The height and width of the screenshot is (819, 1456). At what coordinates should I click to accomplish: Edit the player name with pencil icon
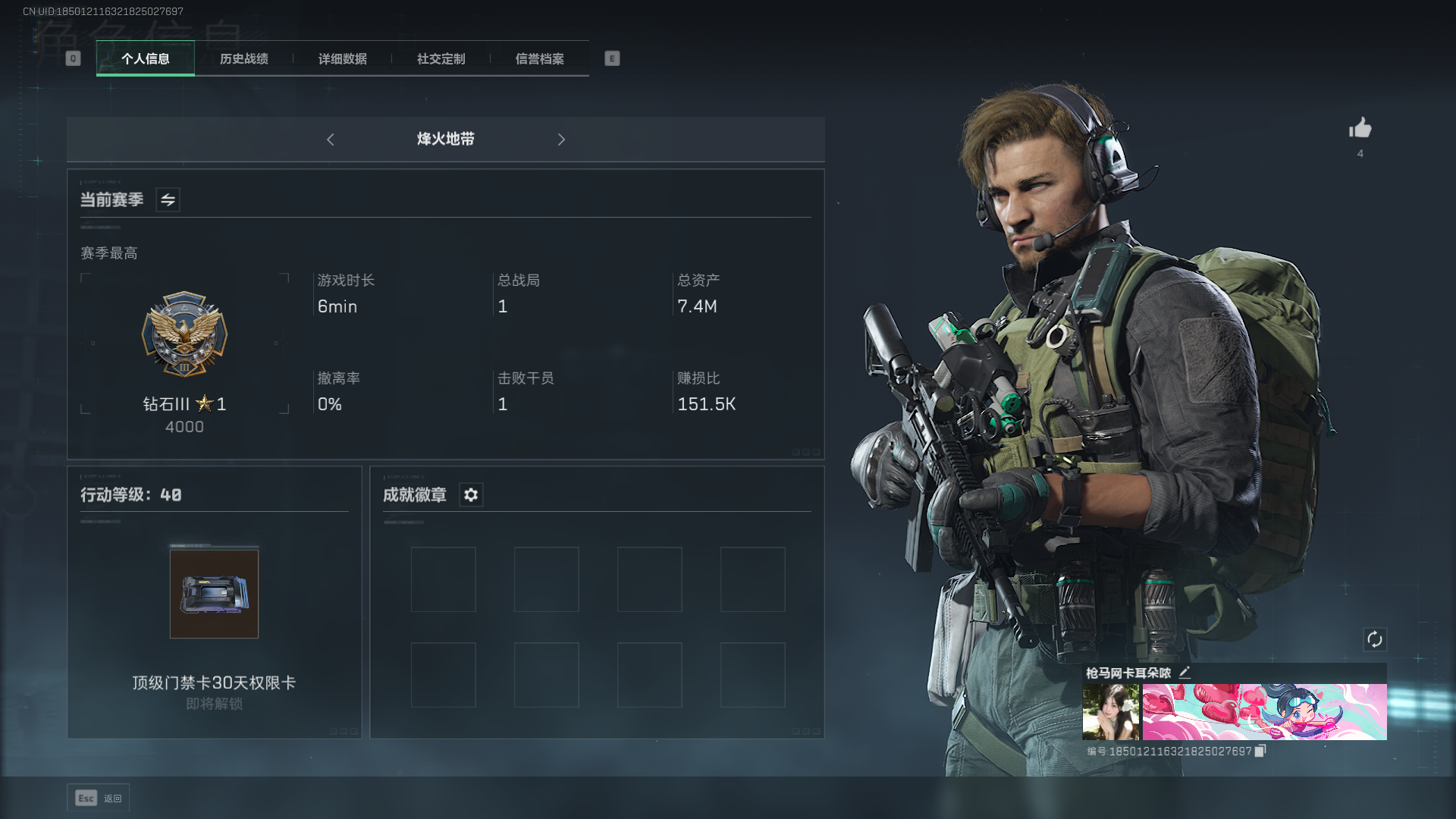click(x=1185, y=673)
